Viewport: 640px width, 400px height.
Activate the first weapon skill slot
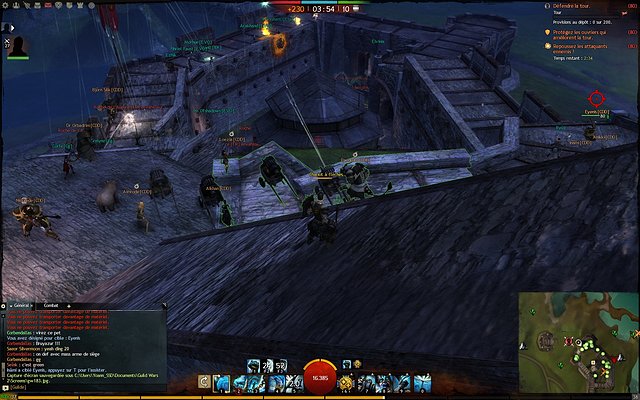[222, 382]
